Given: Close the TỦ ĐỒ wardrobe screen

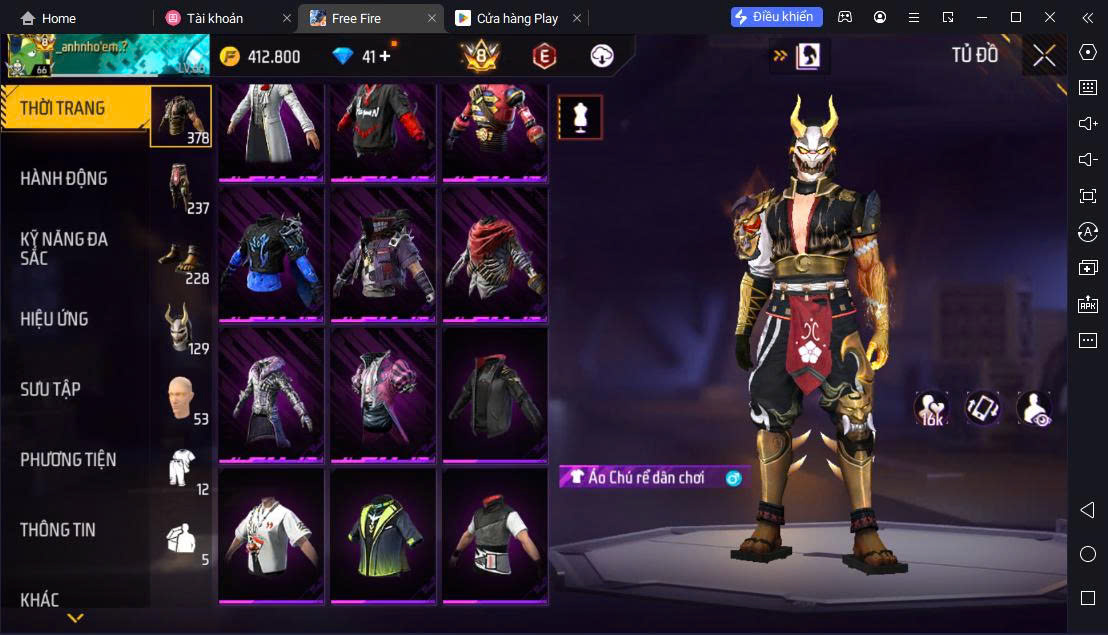Looking at the screenshot, I should tap(1044, 56).
